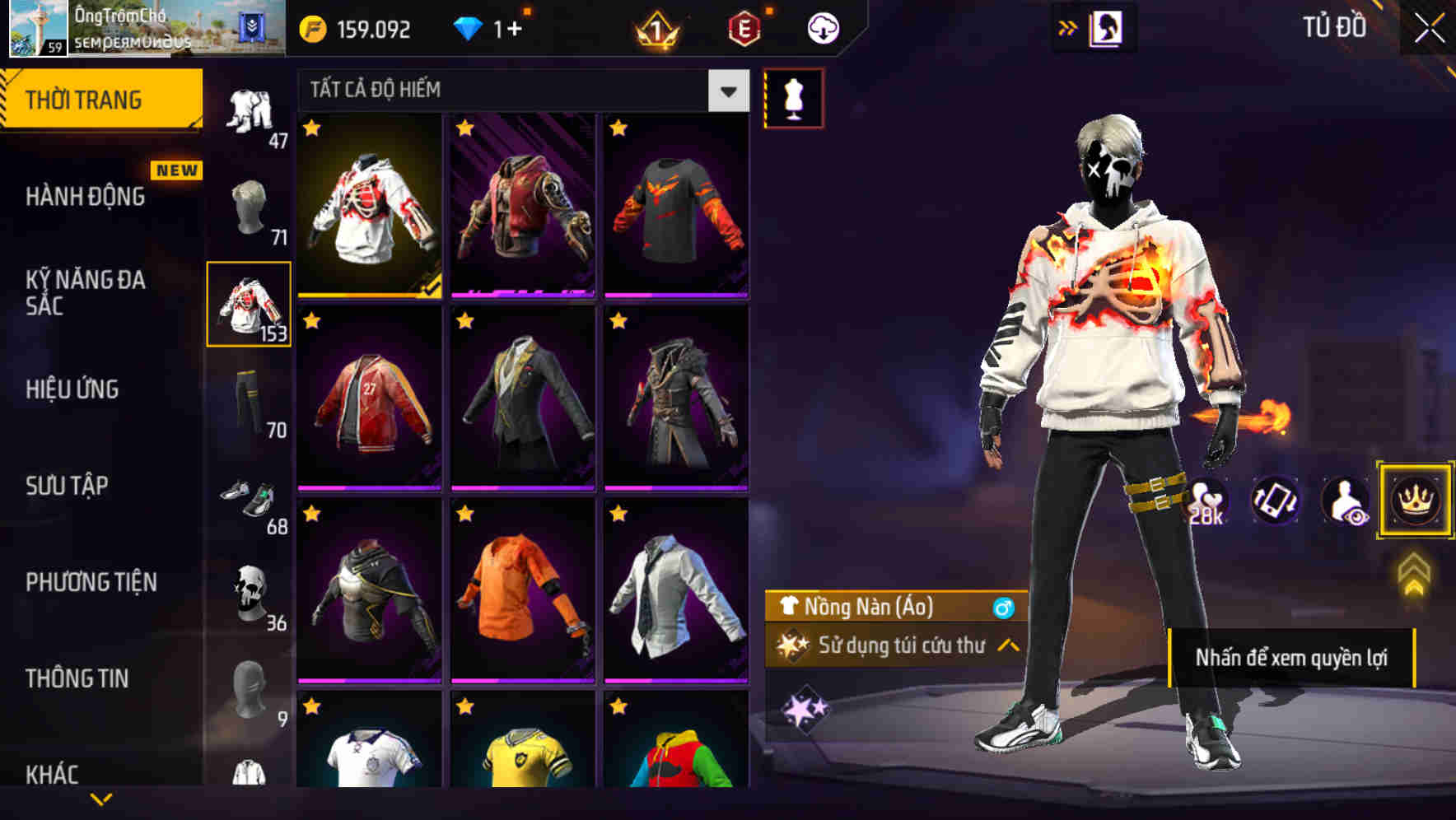Tap the crown rank badge showing 1

[x=655, y=28]
